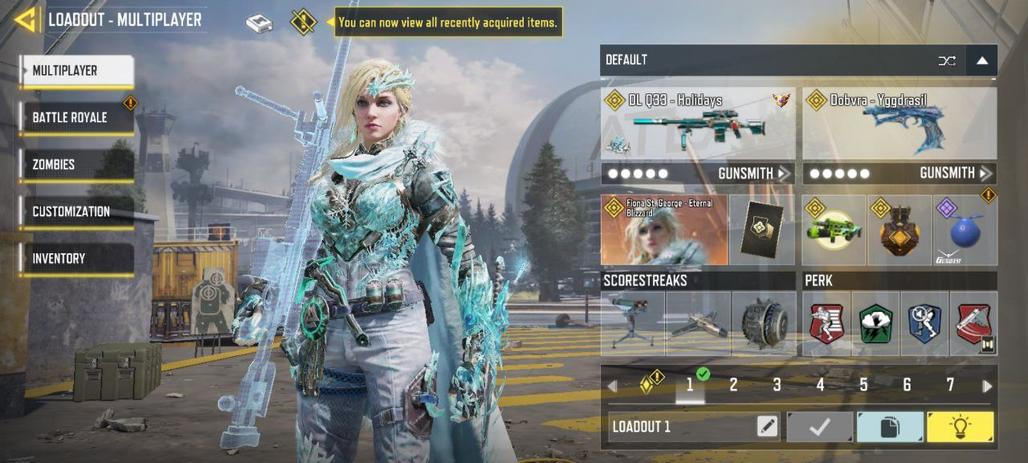Rename Loadout 1 with the pencil icon
Screen dimensions: 1028x463
pyautogui.click(x=767, y=427)
